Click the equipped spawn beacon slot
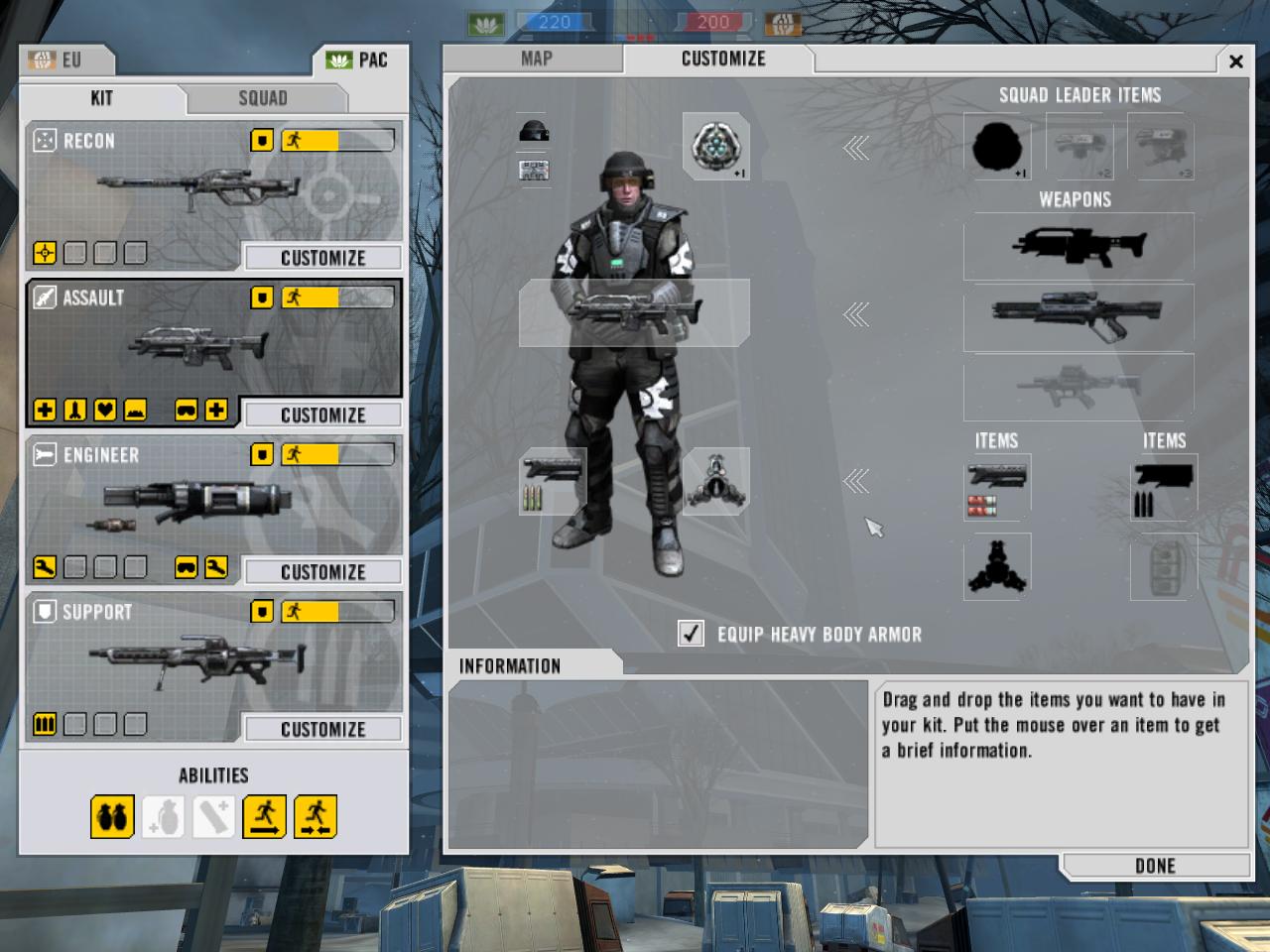The height and width of the screenshot is (952, 1270). [715, 145]
